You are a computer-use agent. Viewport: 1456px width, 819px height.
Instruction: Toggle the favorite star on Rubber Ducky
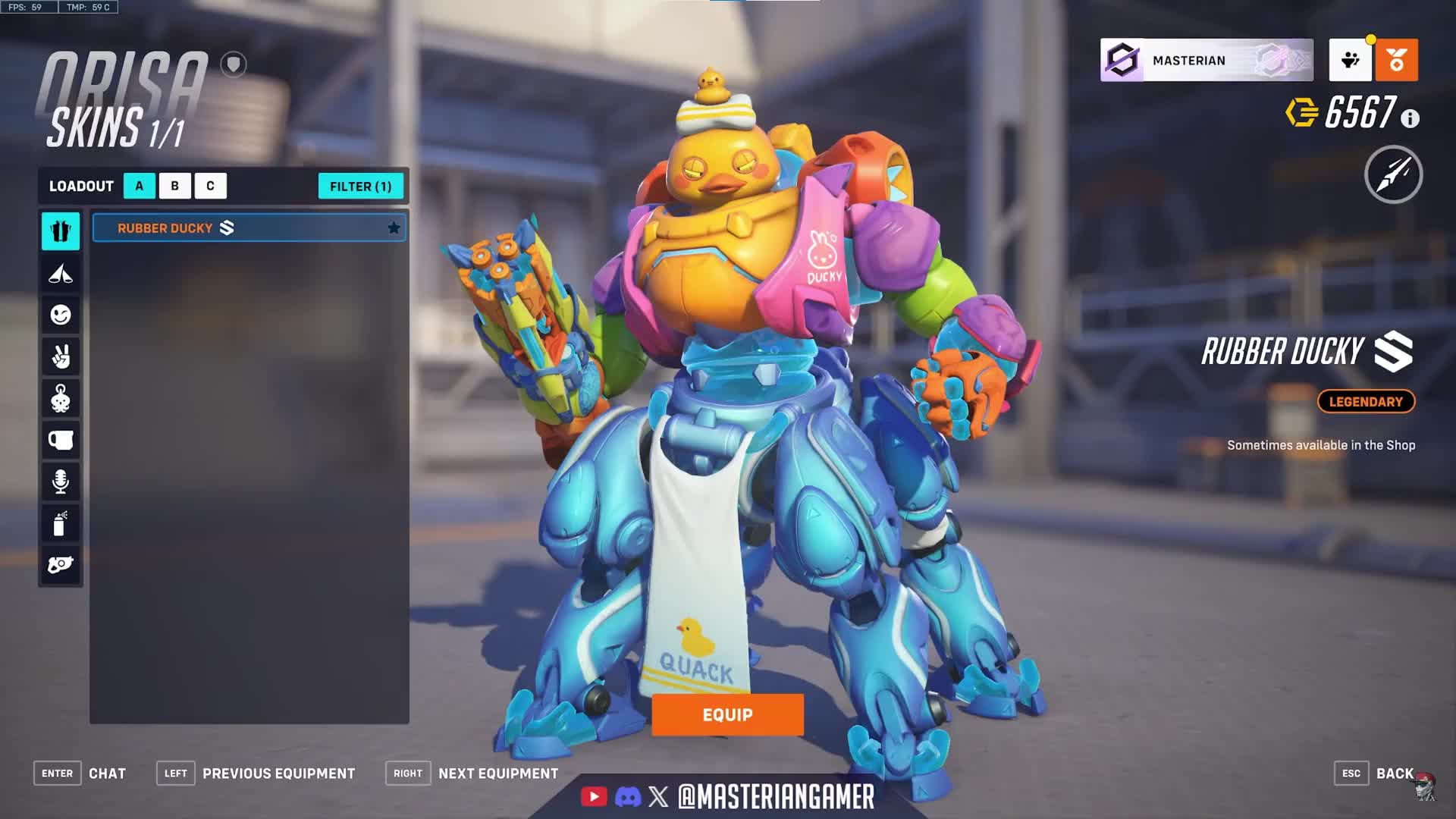click(394, 228)
